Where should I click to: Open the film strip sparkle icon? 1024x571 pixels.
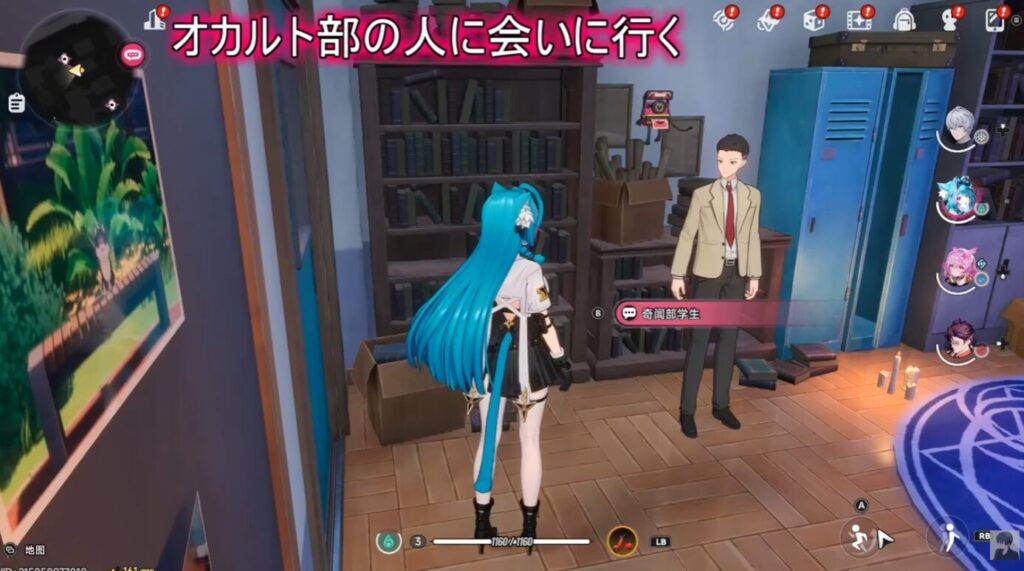coord(858,19)
